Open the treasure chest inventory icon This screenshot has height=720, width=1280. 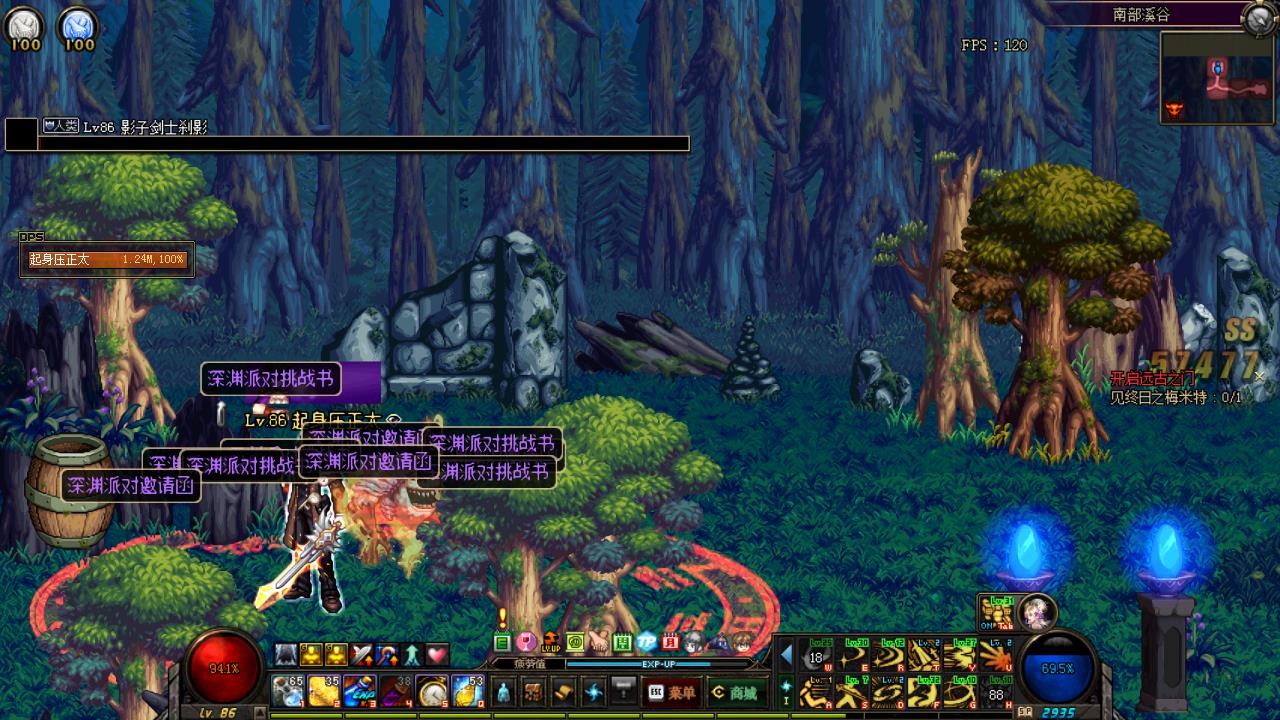tap(533, 691)
